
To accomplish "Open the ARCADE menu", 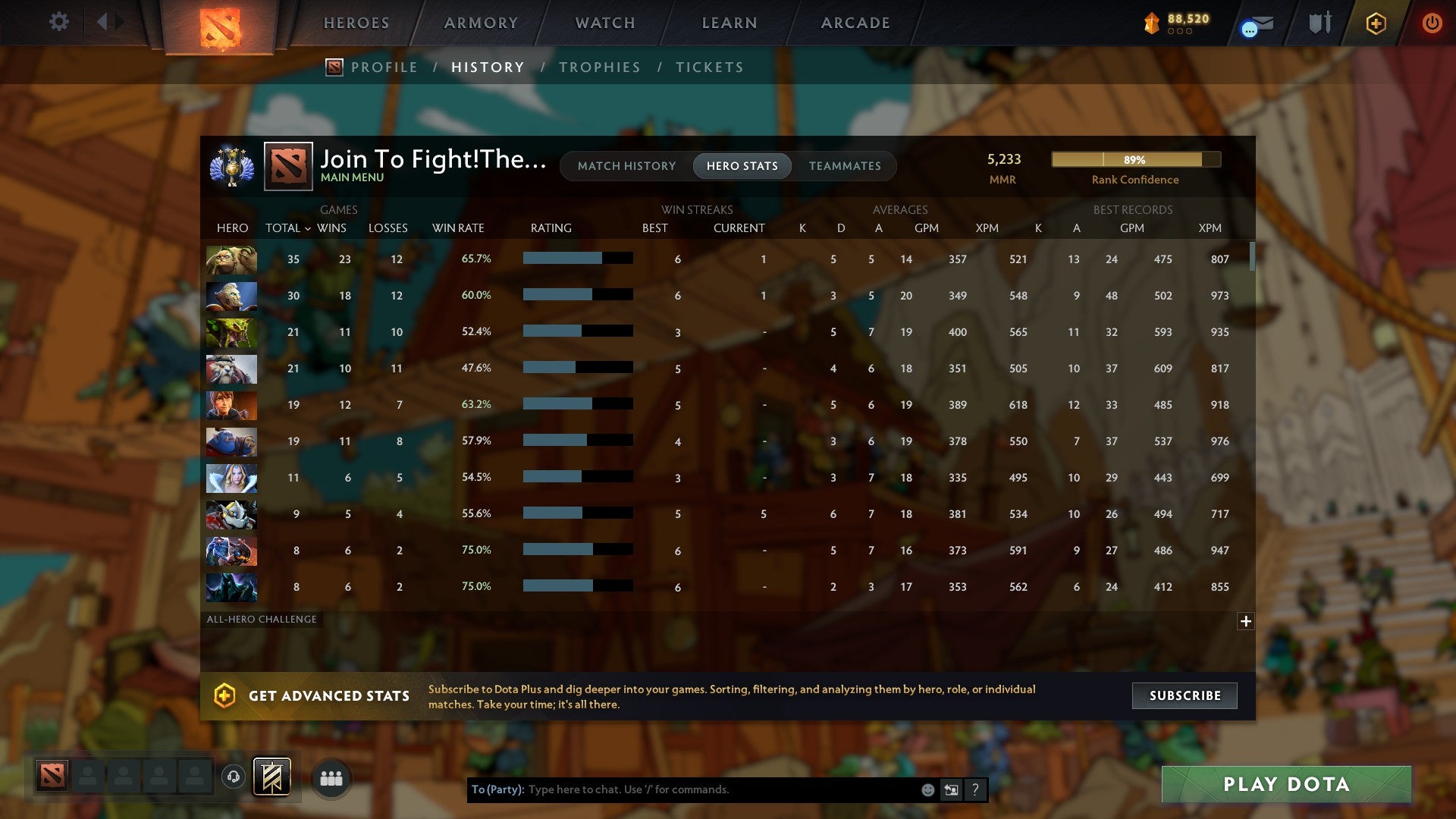I will 855,23.
